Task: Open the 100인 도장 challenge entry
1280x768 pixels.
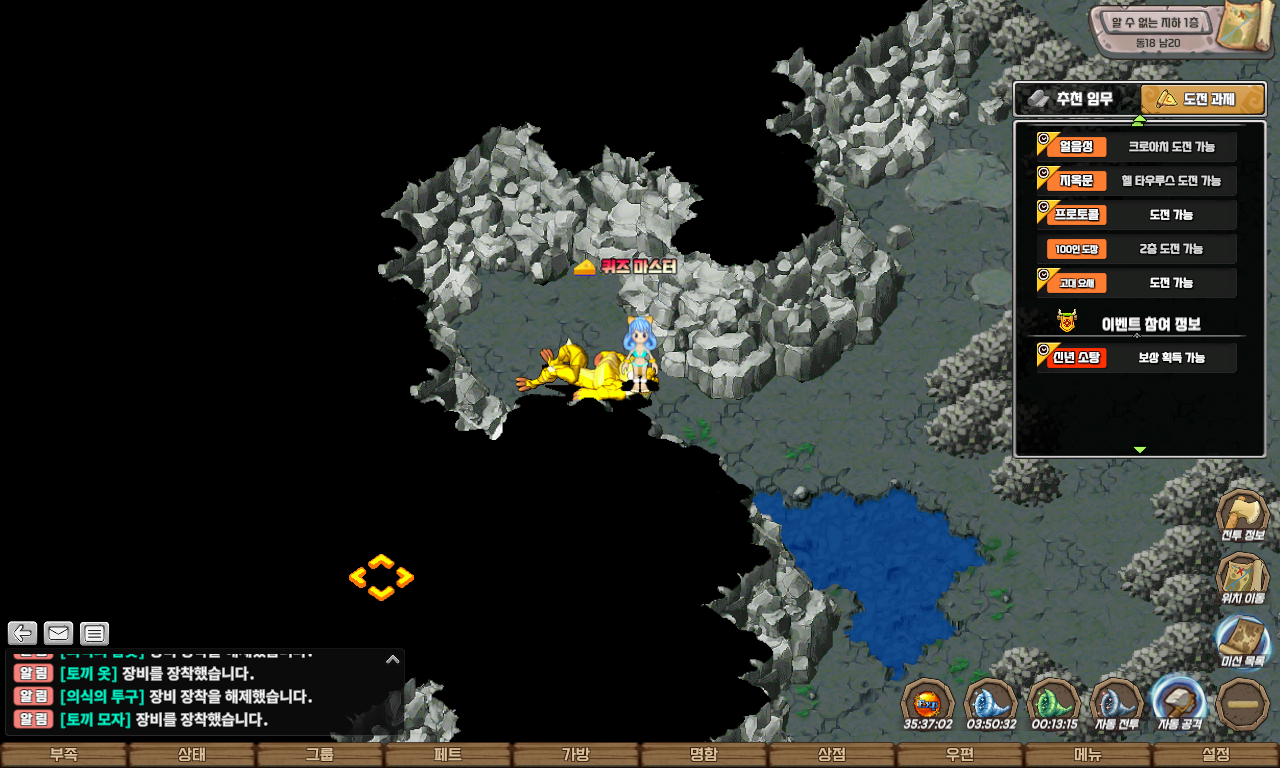Action: (x=1137, y=249)
